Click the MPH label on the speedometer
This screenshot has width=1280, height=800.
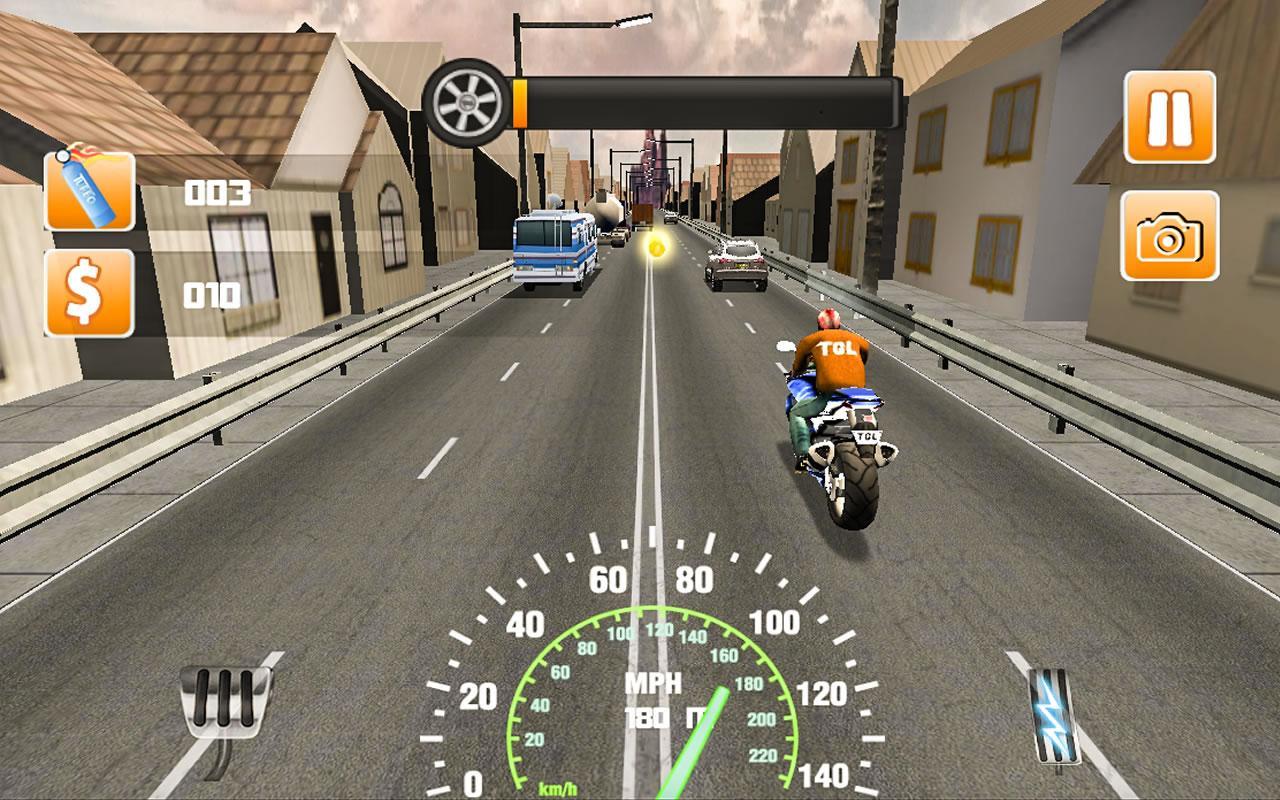click(x=651, y=684)
